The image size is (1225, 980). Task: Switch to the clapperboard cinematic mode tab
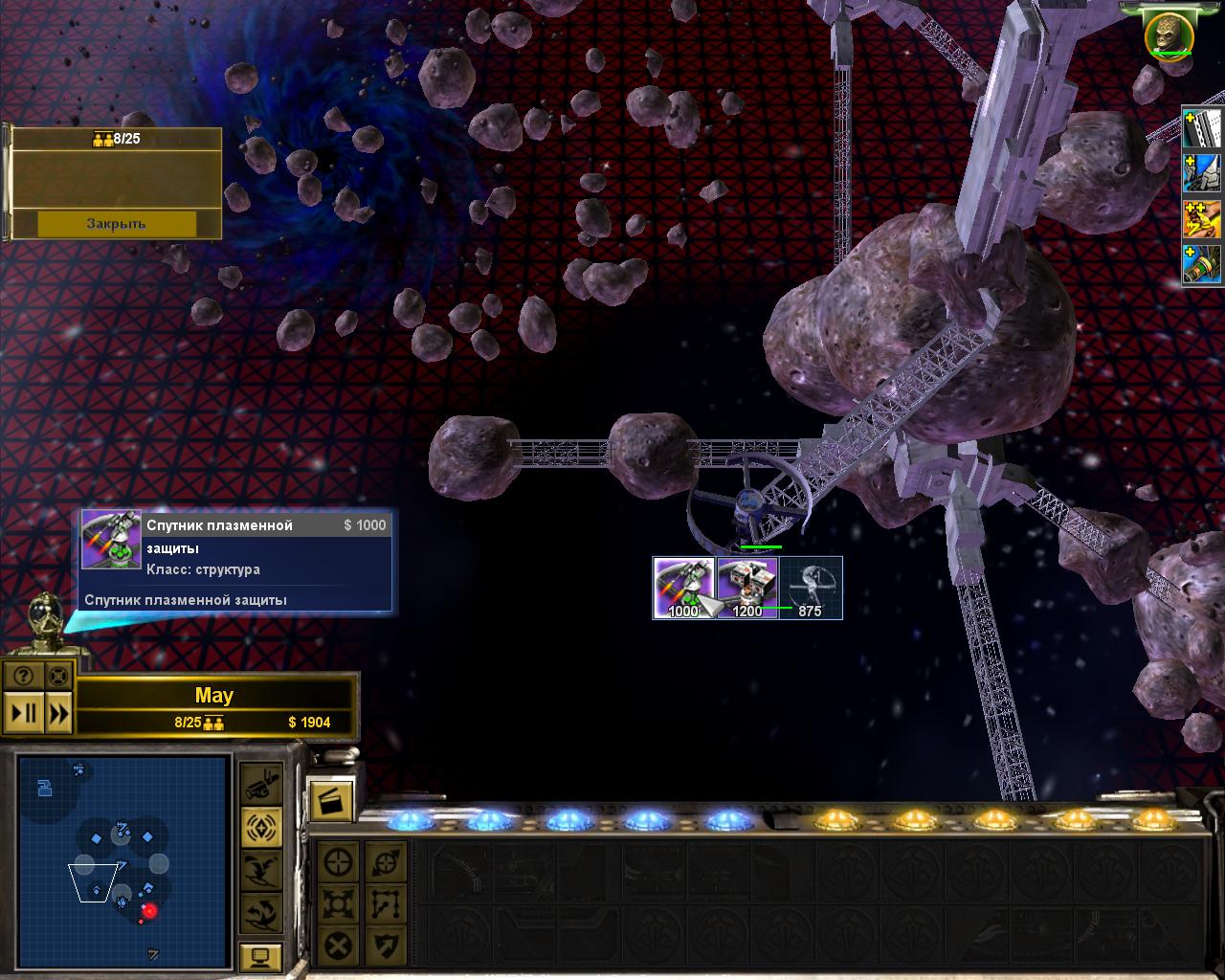(331, 800)
